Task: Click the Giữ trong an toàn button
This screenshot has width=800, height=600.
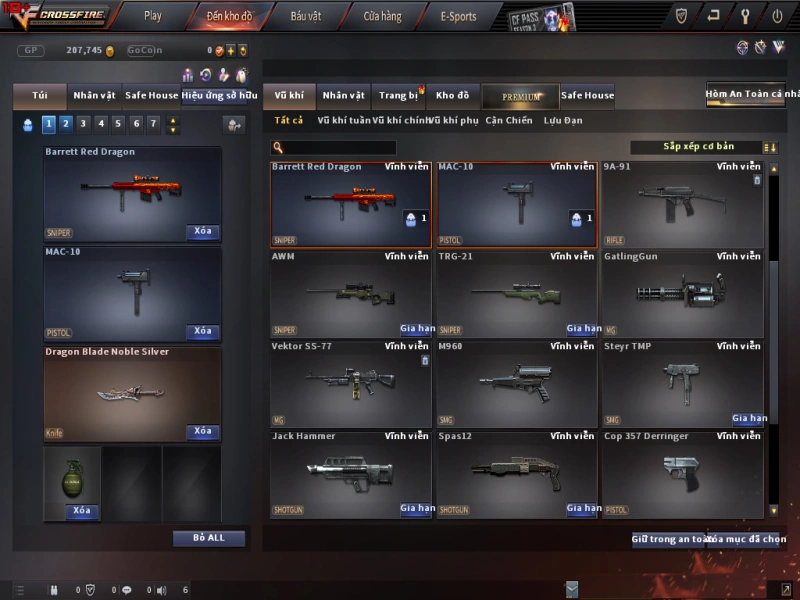Action: point(668,540)
